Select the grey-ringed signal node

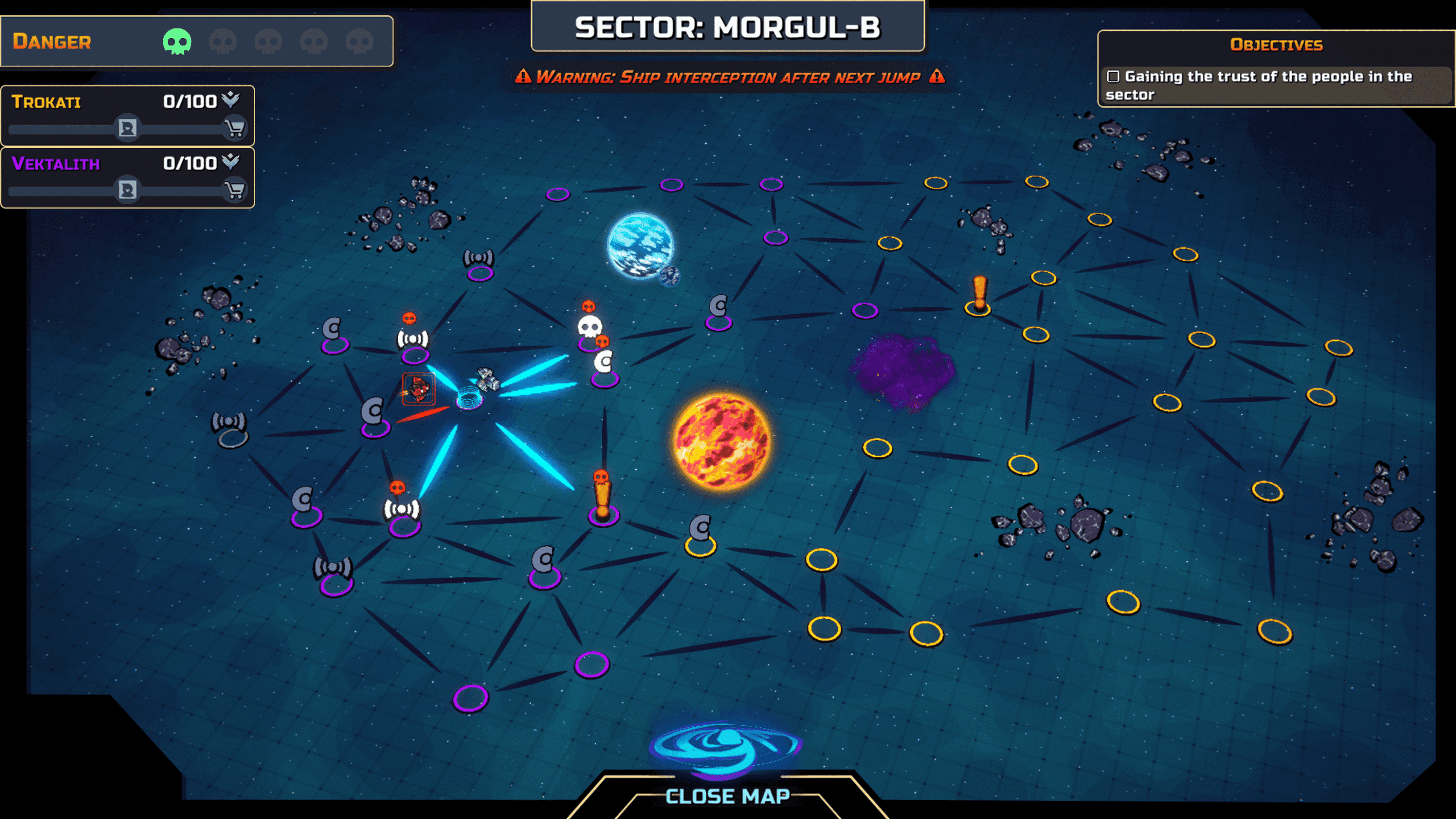(230, 430)
